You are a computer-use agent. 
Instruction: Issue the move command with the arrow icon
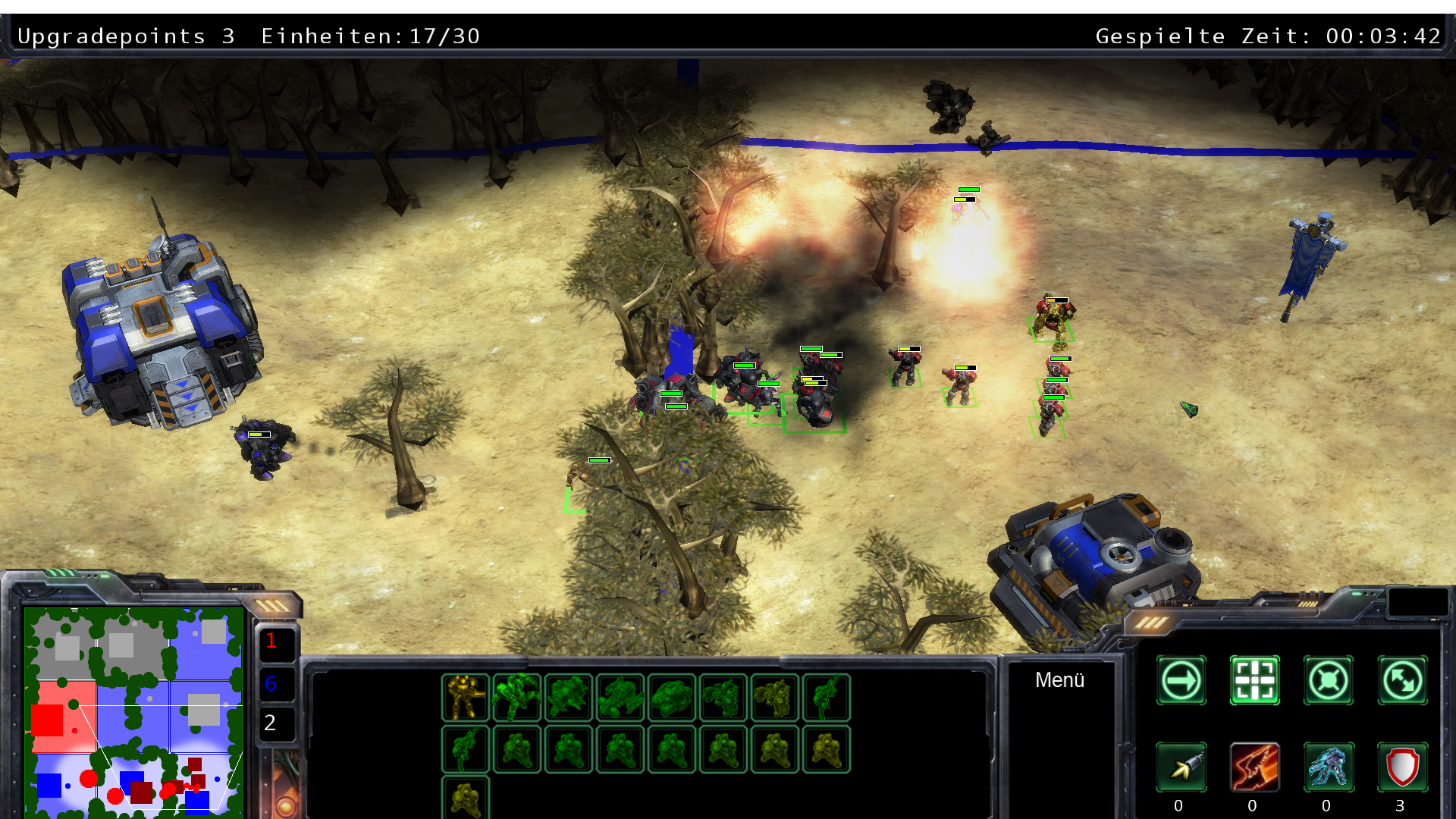(x=1181, y=680)
